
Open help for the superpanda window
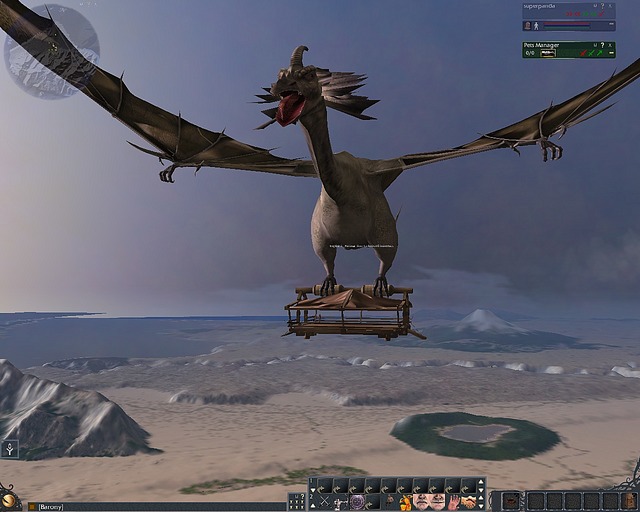[x=600, y=6]
